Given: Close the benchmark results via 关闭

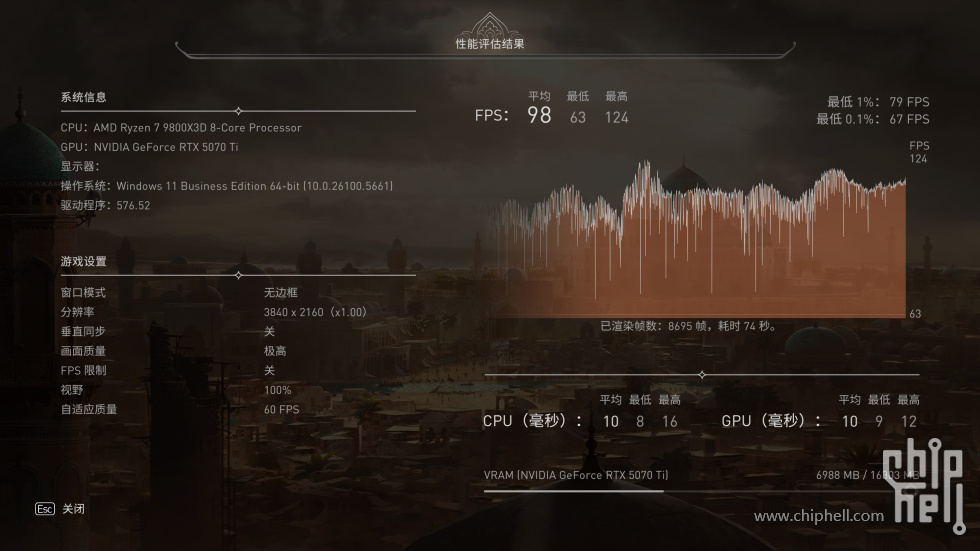Looking at the screenshot, I should [x=73, y=509].
